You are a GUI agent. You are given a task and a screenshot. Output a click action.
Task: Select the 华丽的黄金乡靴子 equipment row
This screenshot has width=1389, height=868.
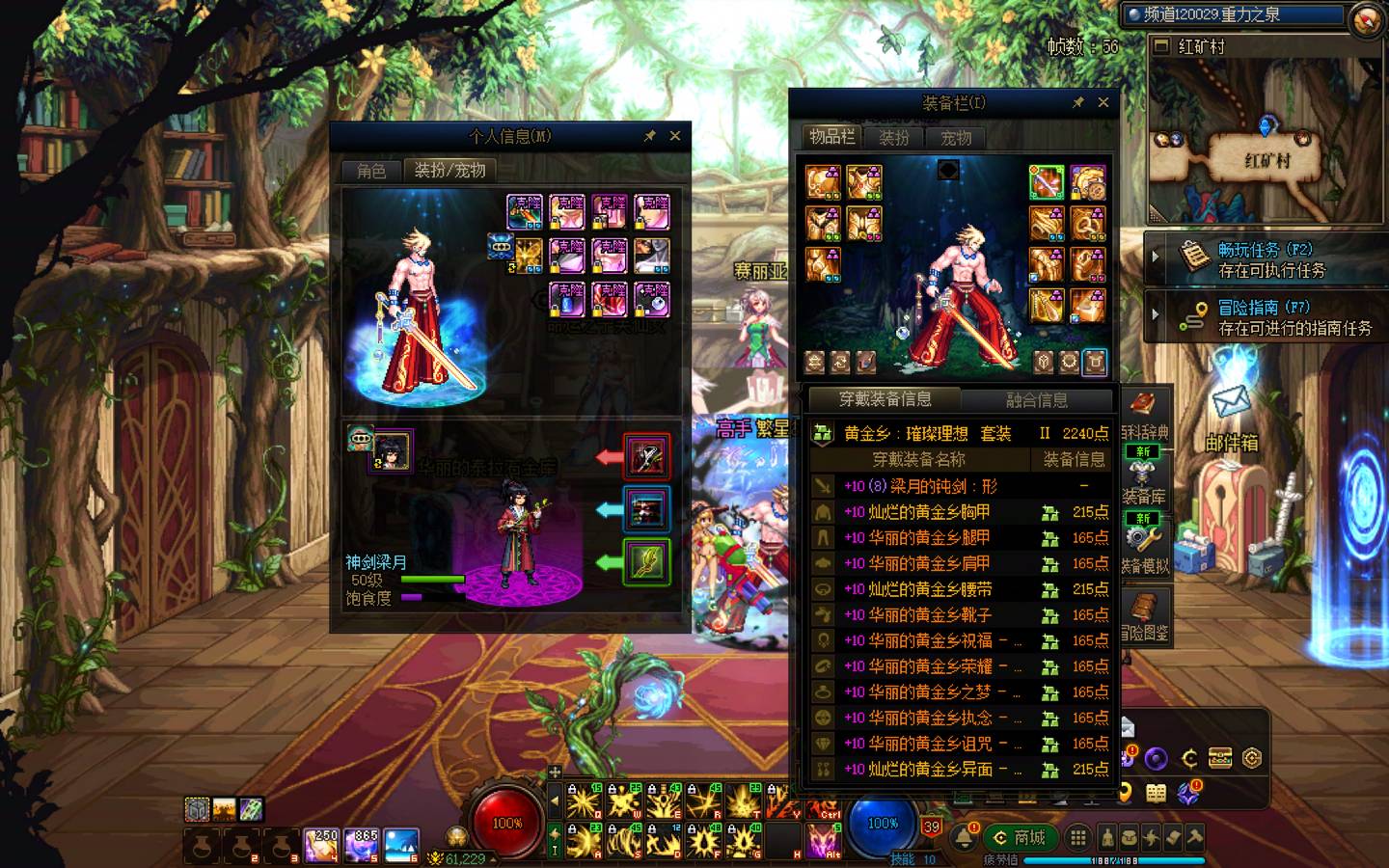pos(929,615)
